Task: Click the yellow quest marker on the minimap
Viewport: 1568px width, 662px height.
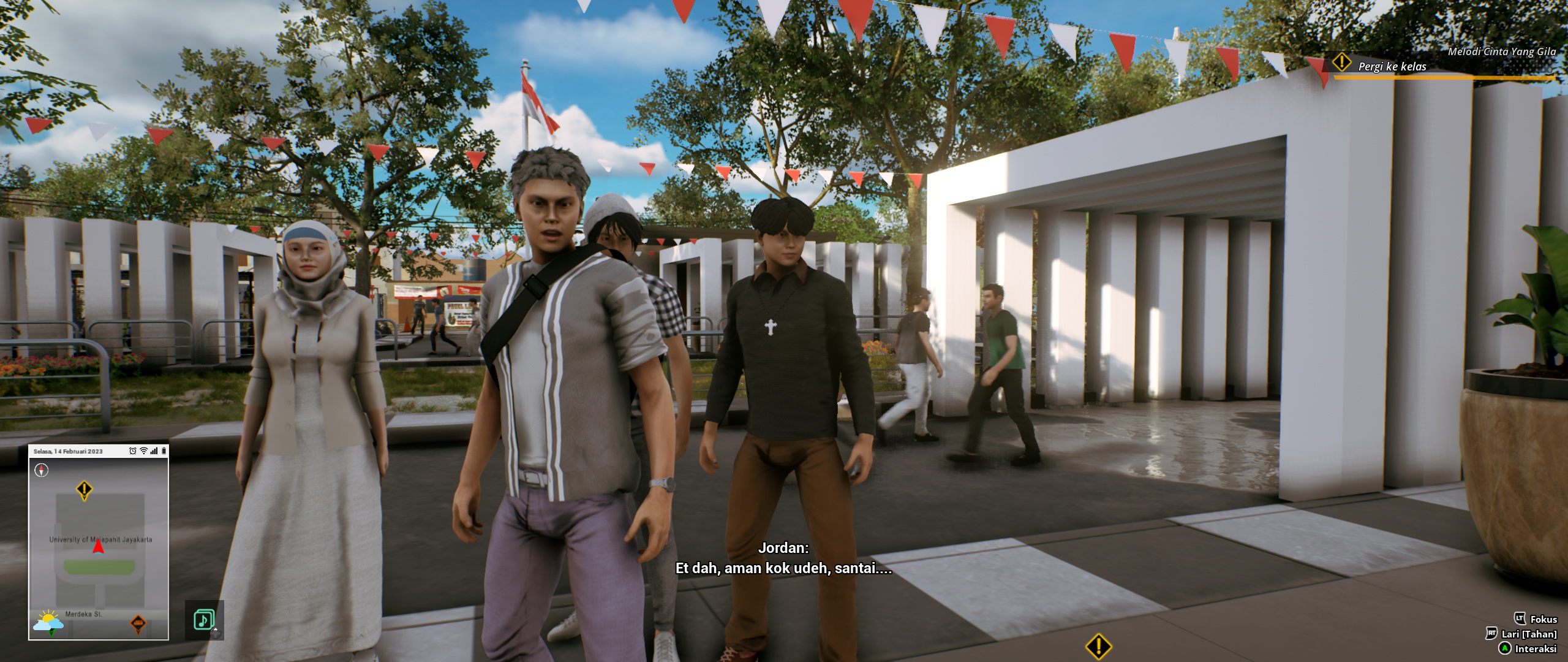Action: (x=84, y=489)
